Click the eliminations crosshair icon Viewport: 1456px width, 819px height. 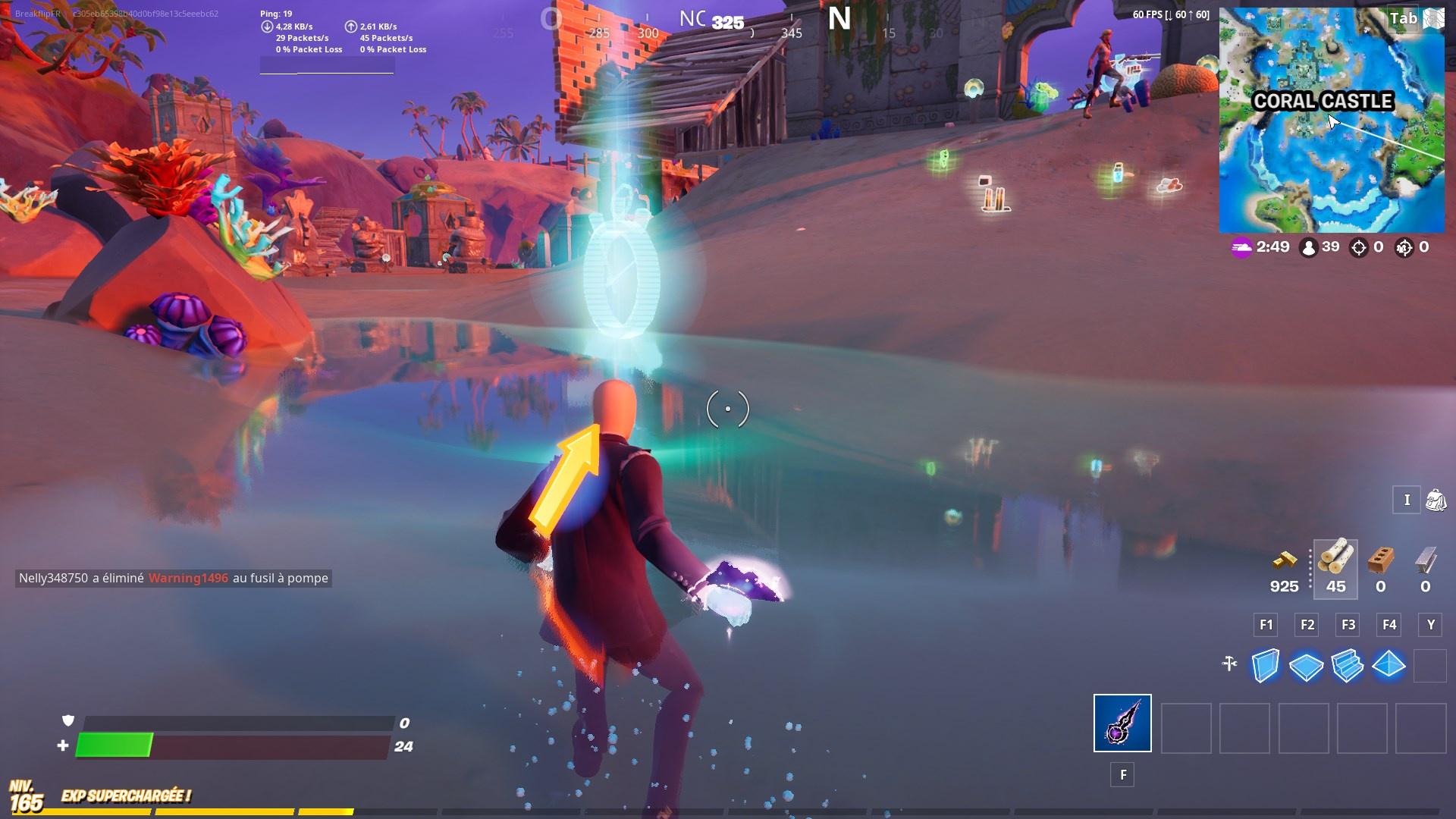[x=1359, y=246]
